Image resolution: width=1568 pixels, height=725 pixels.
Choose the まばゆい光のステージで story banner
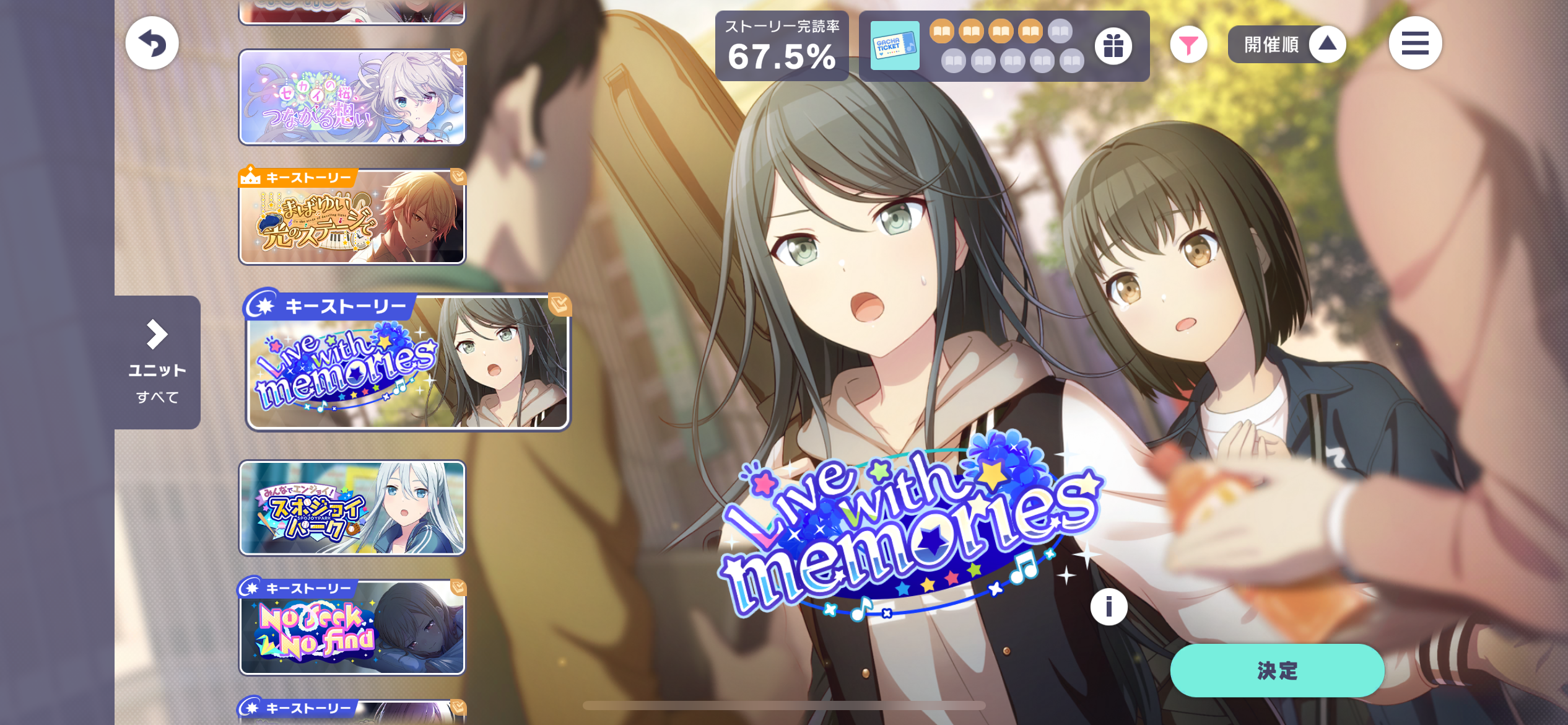352,217
